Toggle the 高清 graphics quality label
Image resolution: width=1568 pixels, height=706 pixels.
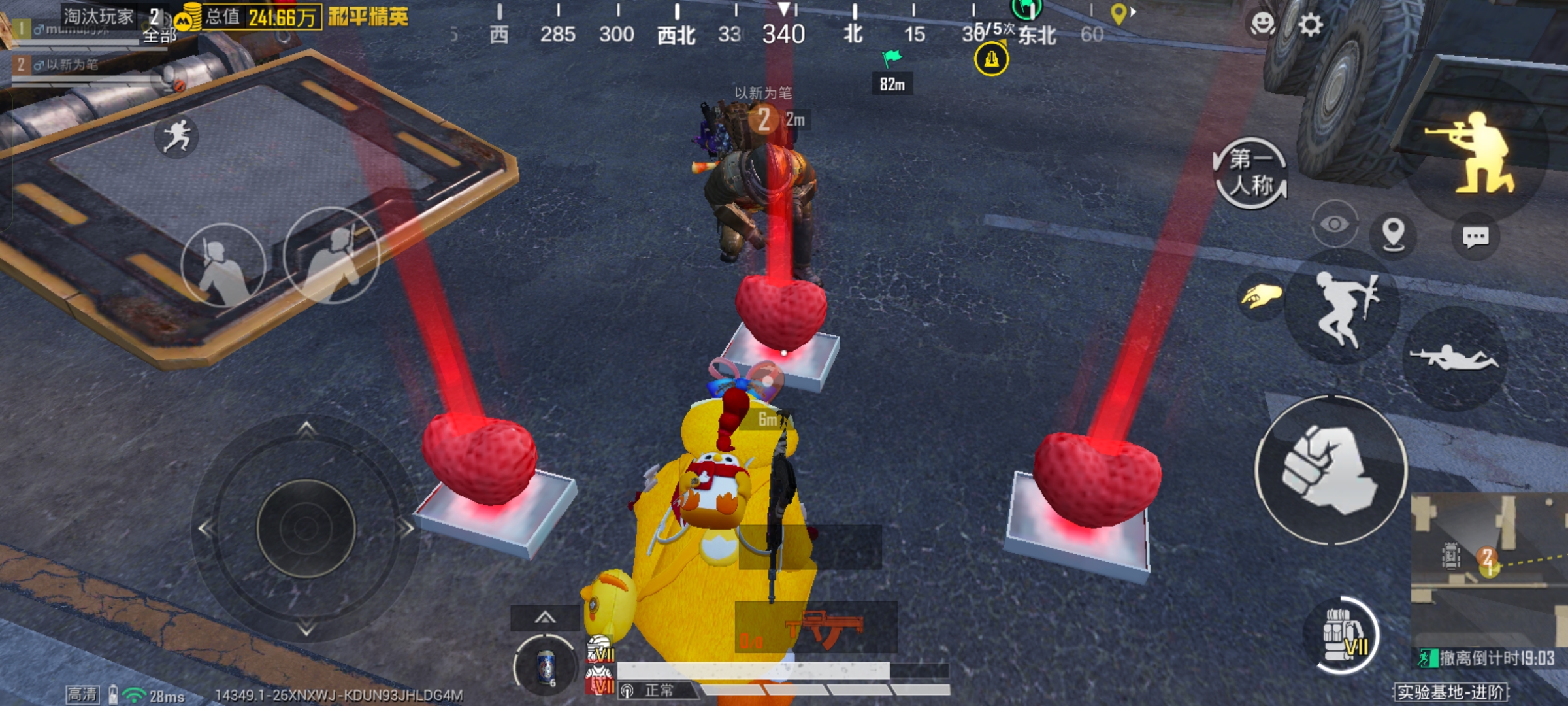click(x=82, y=694)
